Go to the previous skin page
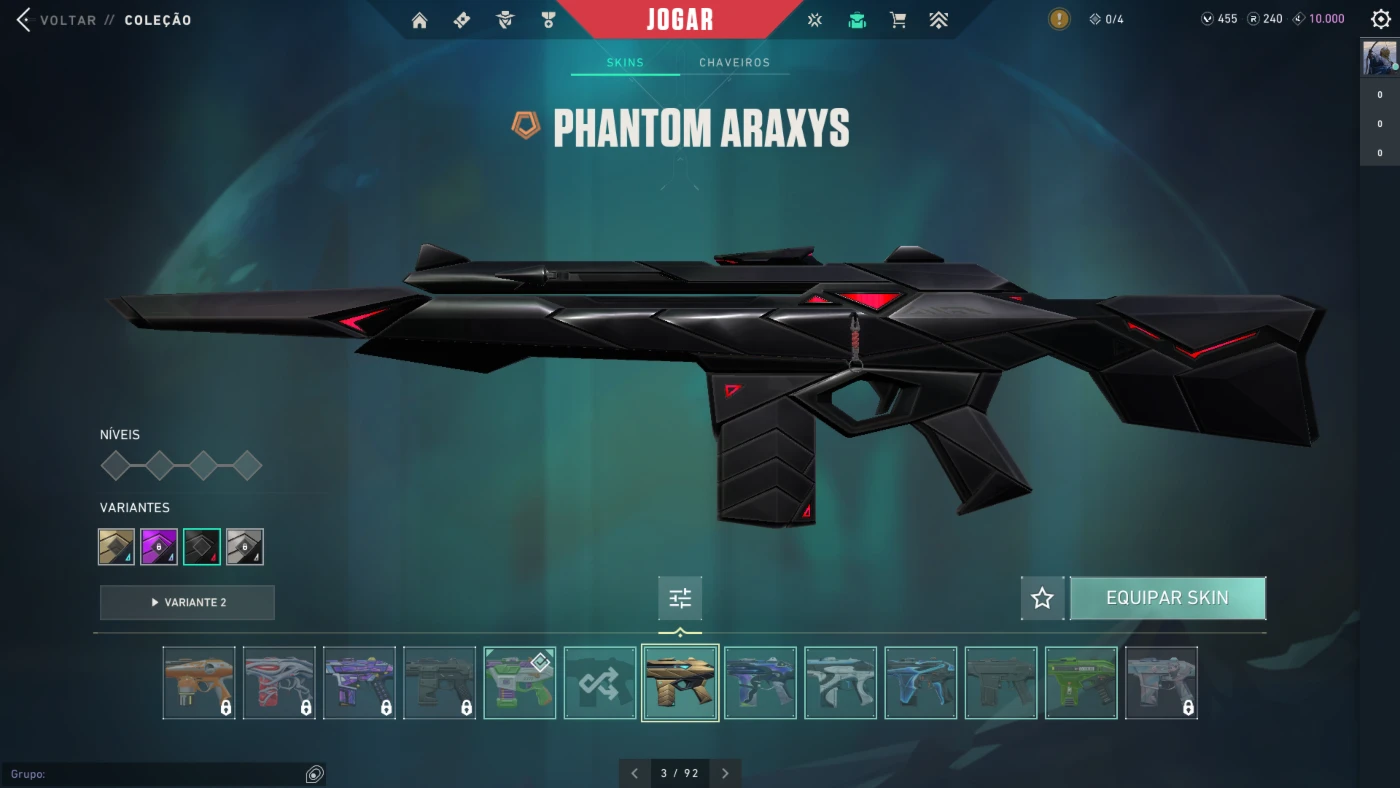The width and height of the screenshot is (1400, 788). (634, 773)
